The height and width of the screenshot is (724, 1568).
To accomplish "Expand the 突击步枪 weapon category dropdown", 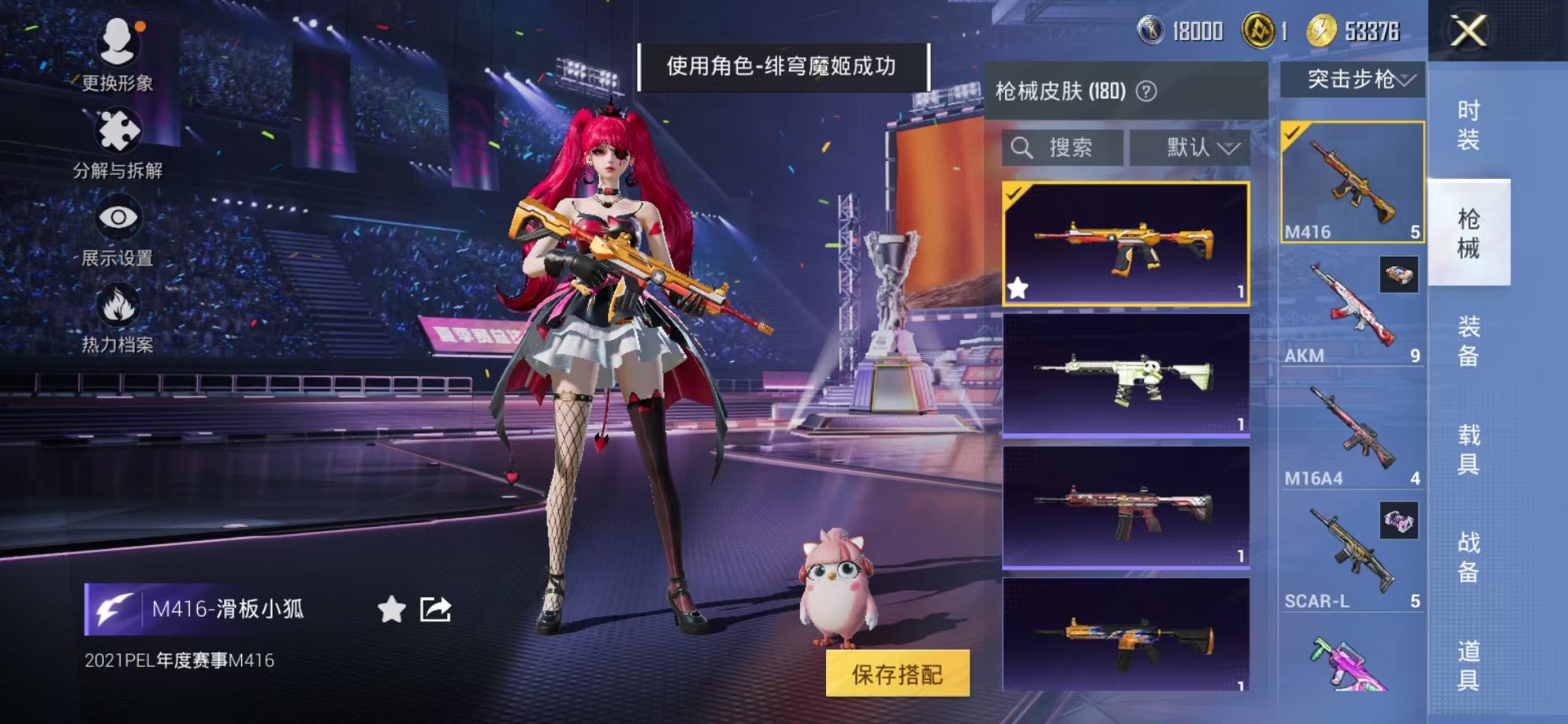I will (1354, 78).
